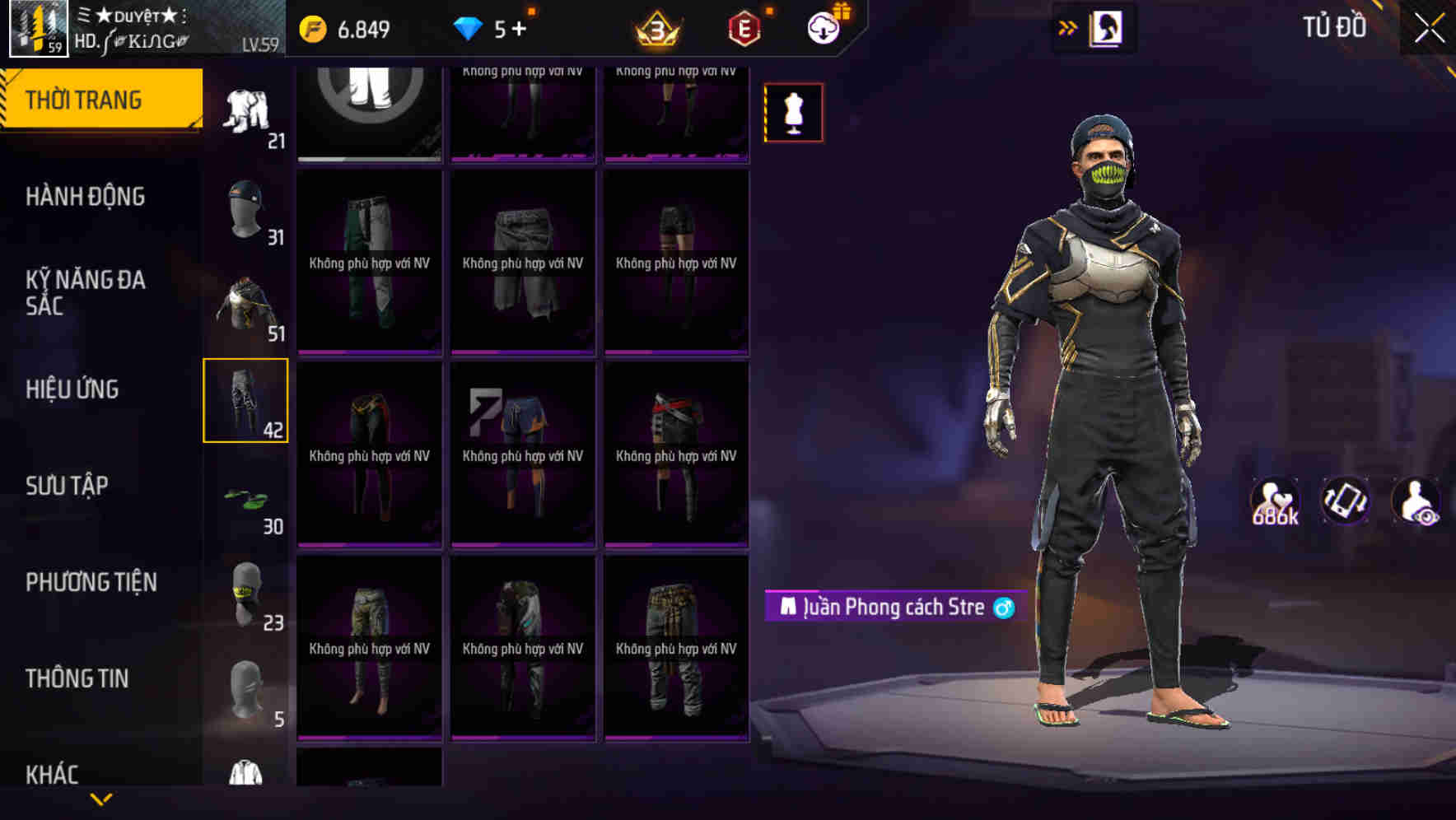The width and height of the screenshot is (1456, 820).
Task: Click the double arrow >> expander
Action: (1068, 27)
